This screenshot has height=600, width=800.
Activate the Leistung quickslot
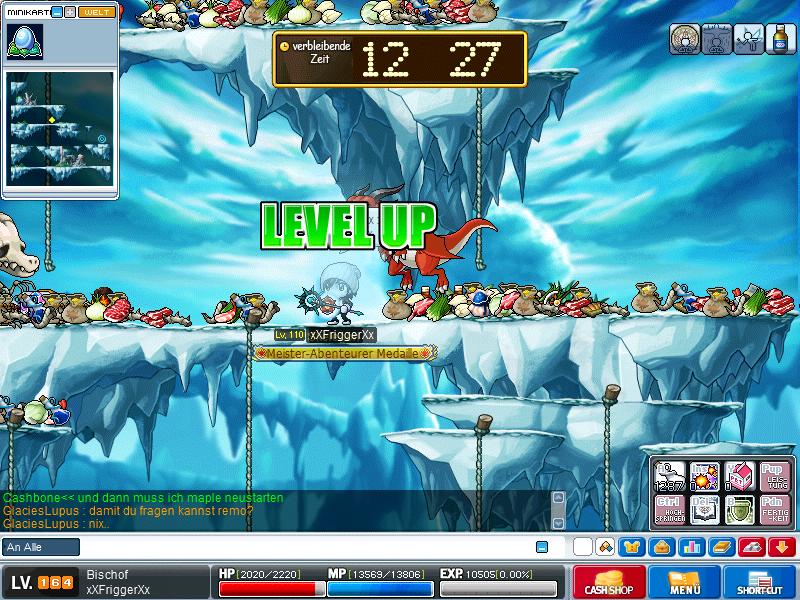point(772,474)
